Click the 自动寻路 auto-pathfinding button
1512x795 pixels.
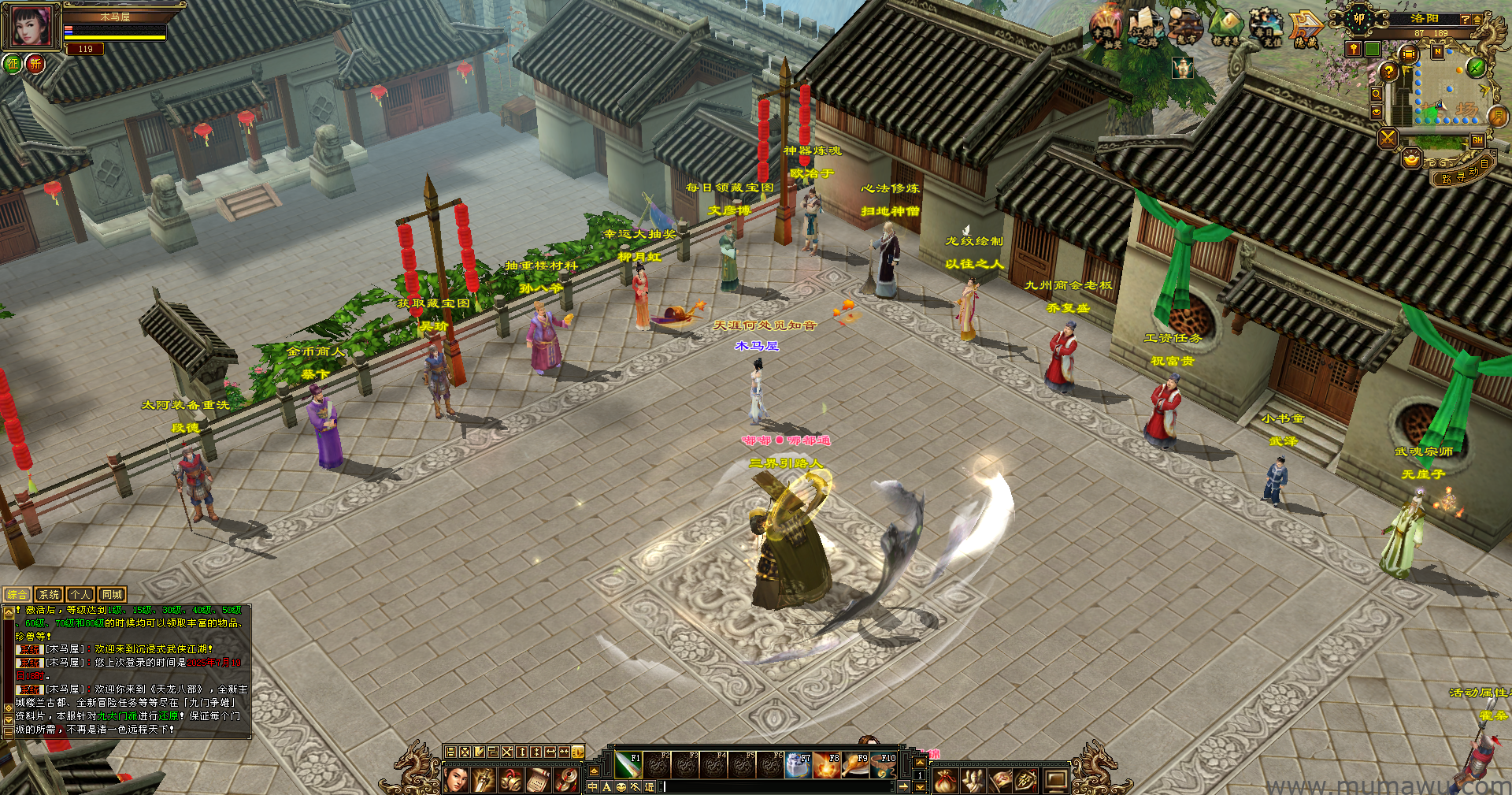[x=1465, y=173]
